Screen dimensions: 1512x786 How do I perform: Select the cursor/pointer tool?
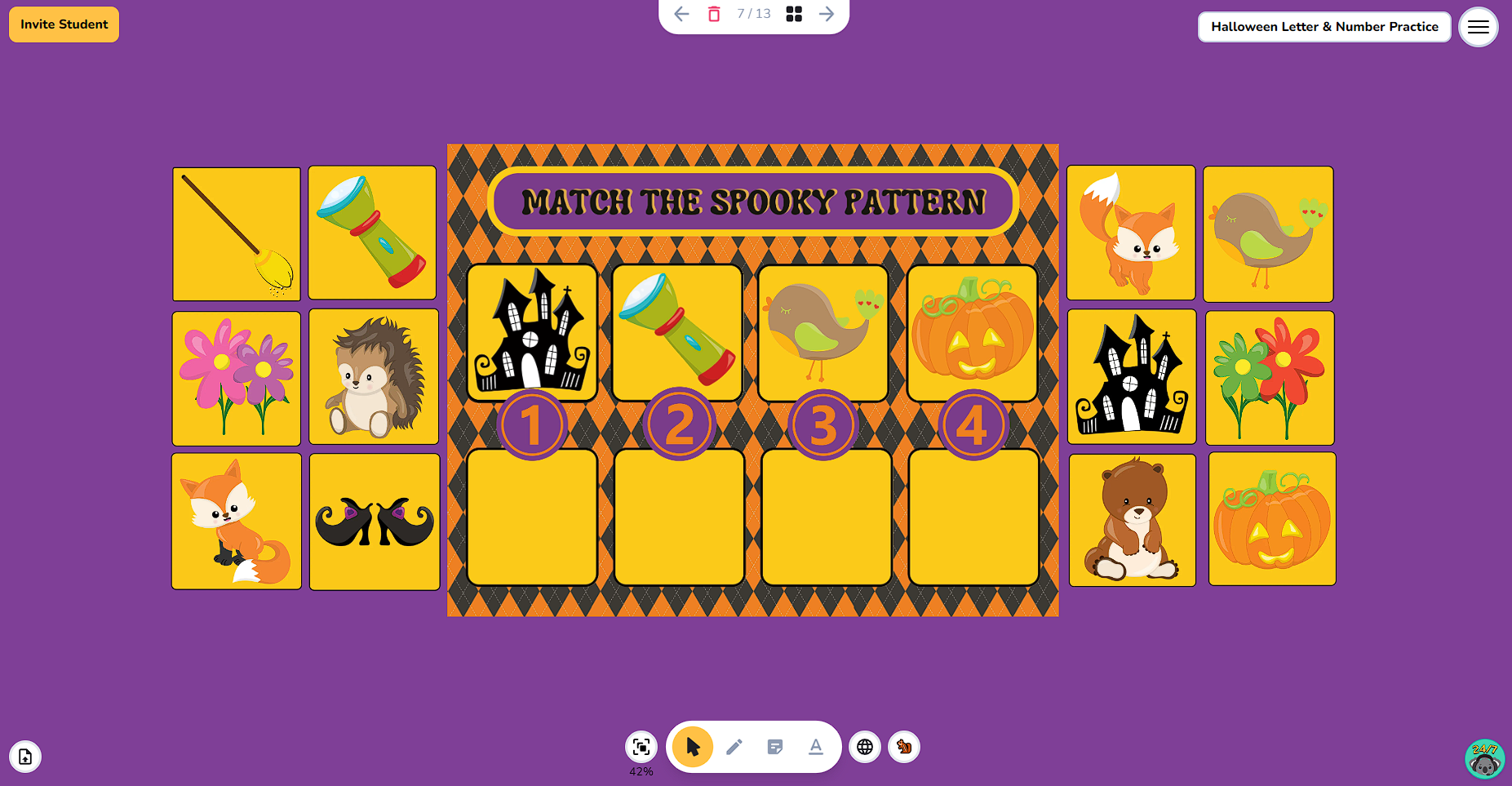tap(691, 747)
